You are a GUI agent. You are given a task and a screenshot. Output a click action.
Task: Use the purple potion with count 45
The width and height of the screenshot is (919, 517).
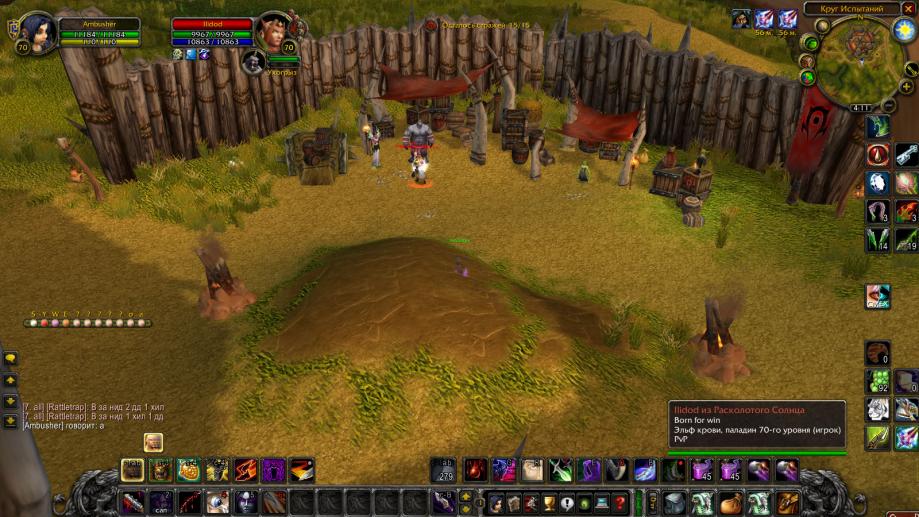click(702, 470)
